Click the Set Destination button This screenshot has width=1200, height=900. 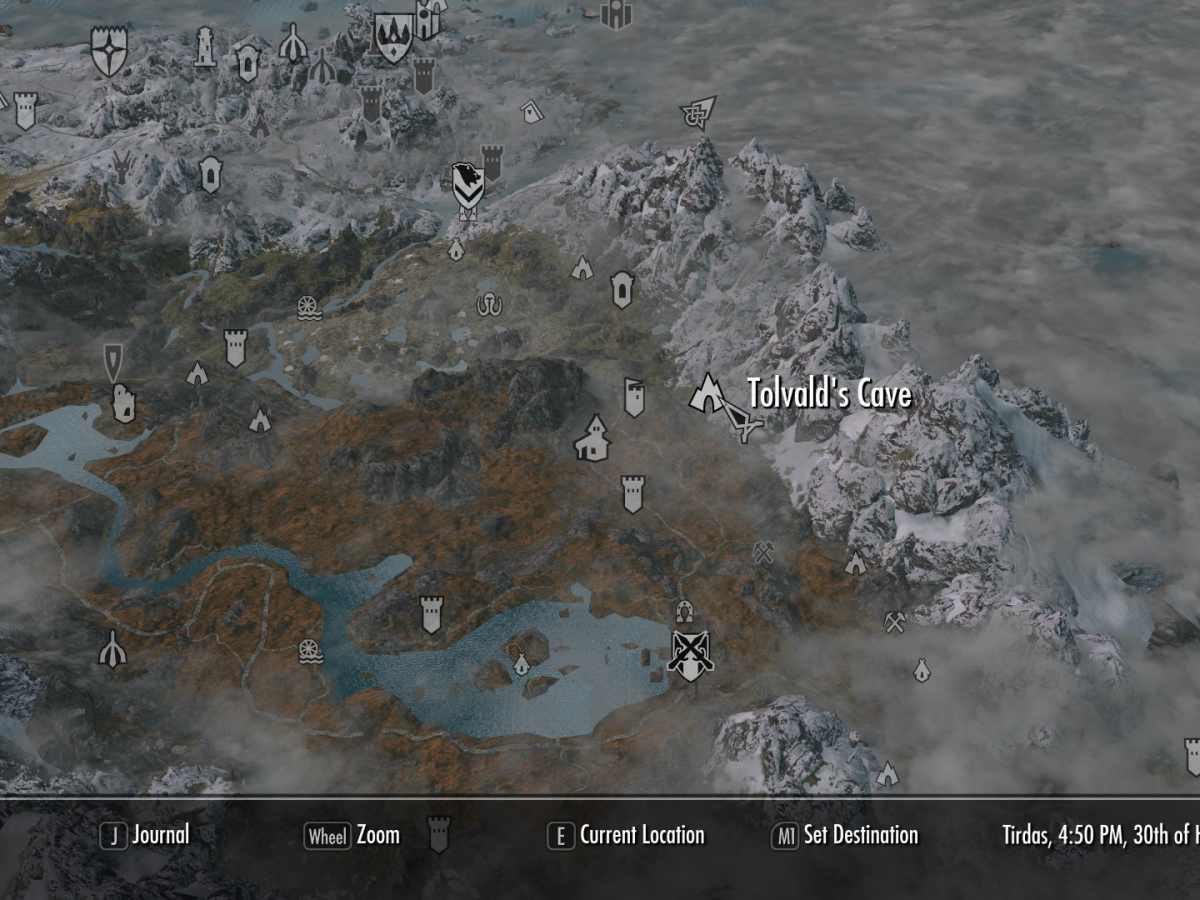coord(845,835)
